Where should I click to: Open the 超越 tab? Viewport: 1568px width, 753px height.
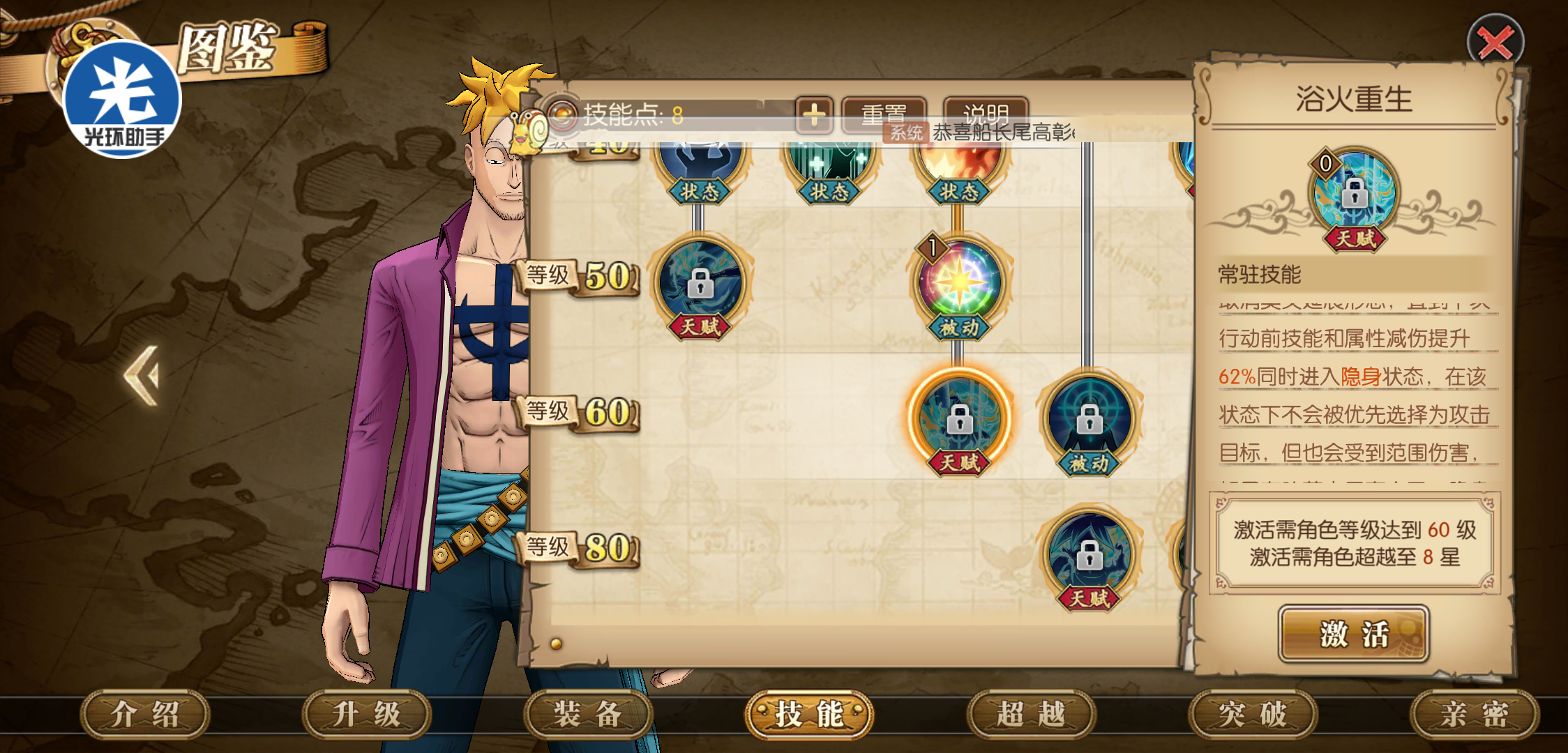pyautogui.click(x=1031, y=714)
